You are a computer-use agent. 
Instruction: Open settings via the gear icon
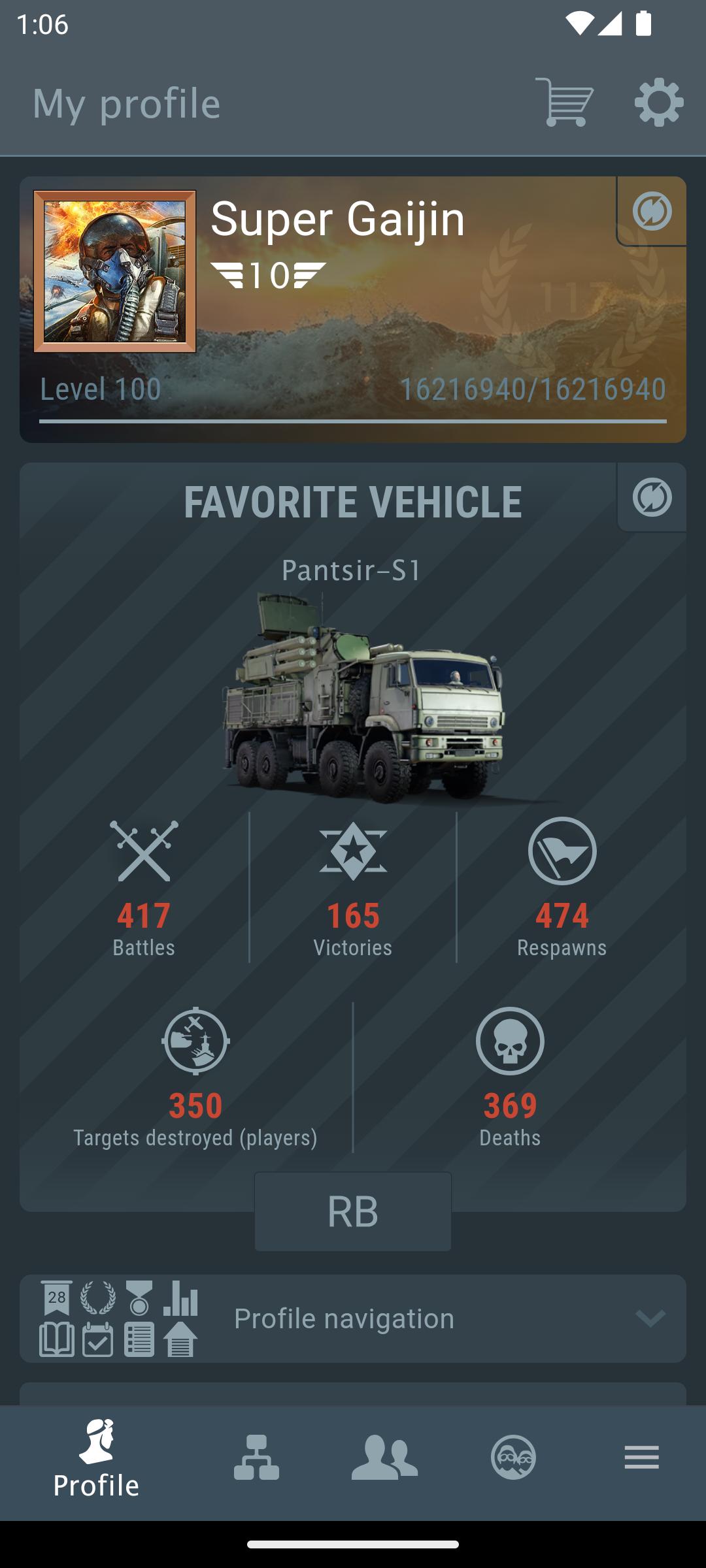pos(658,103)
